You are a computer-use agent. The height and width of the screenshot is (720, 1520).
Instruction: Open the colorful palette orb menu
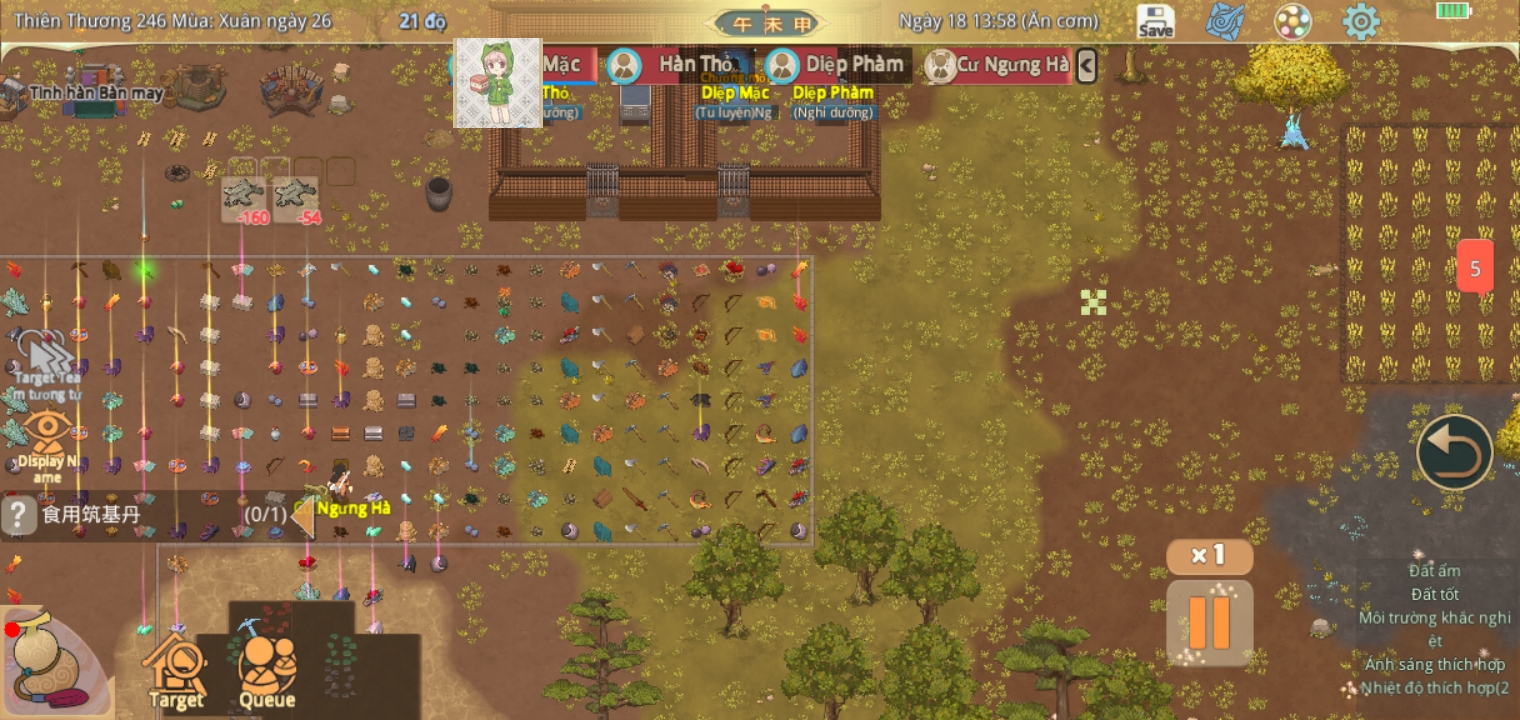(x=1292, y=21)
